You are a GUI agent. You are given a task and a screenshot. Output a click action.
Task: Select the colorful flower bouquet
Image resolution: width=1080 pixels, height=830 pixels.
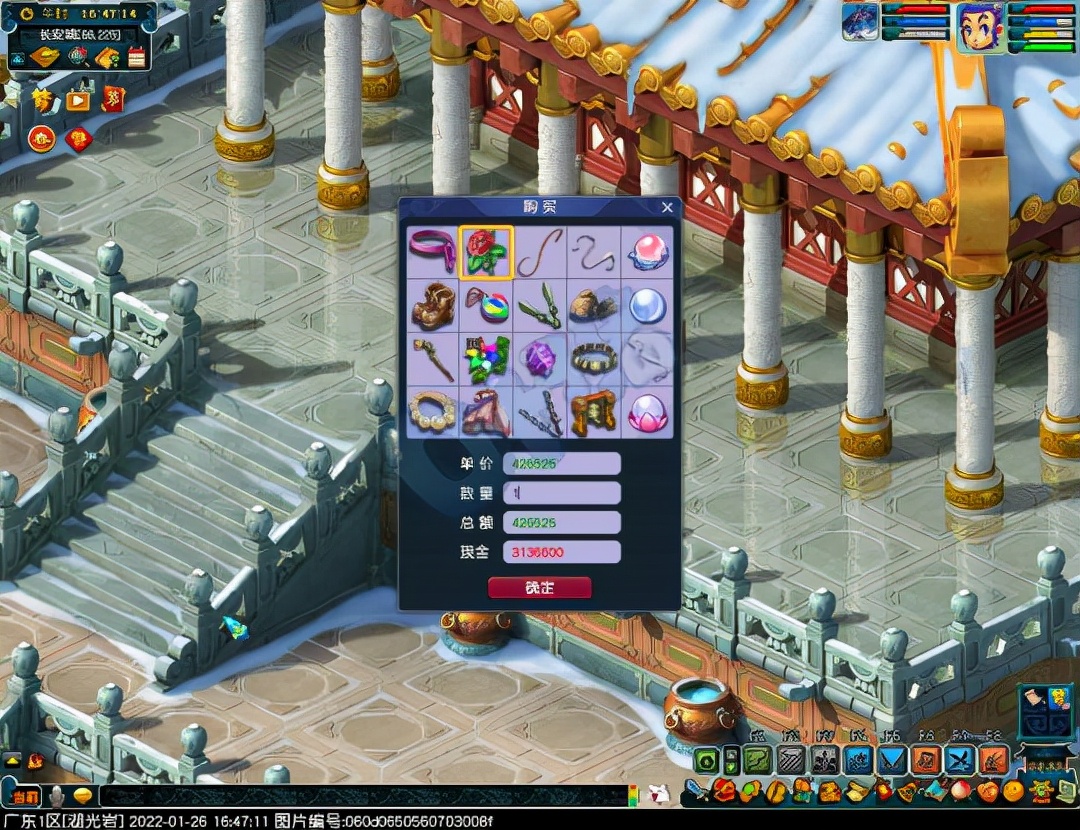pos(486,358)
